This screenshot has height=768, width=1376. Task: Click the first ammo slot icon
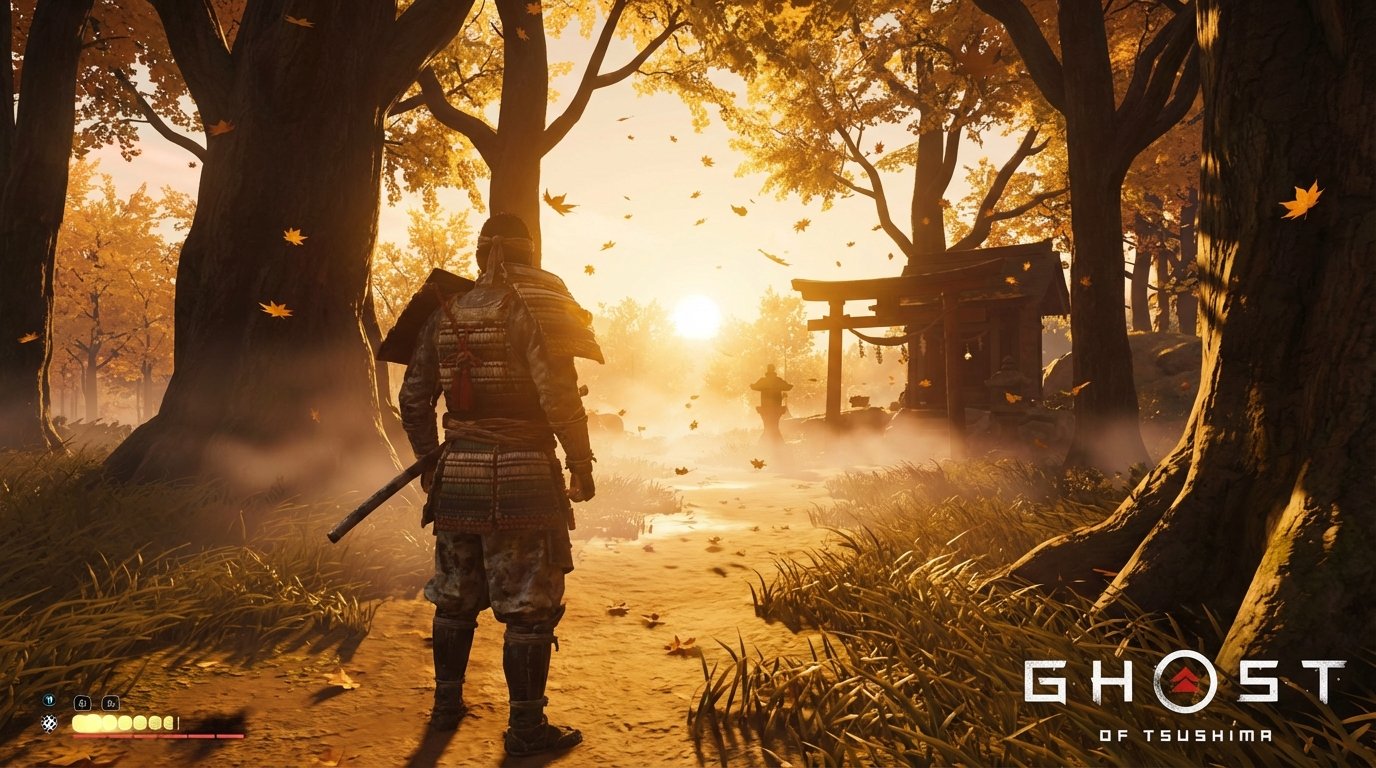point(82,703)
